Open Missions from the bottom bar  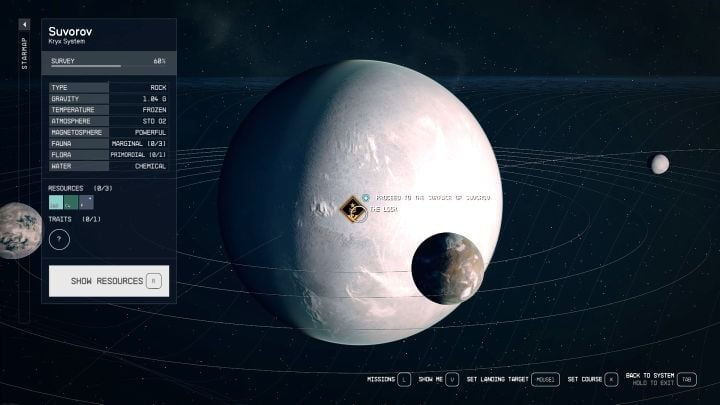[x=385, y=380]
